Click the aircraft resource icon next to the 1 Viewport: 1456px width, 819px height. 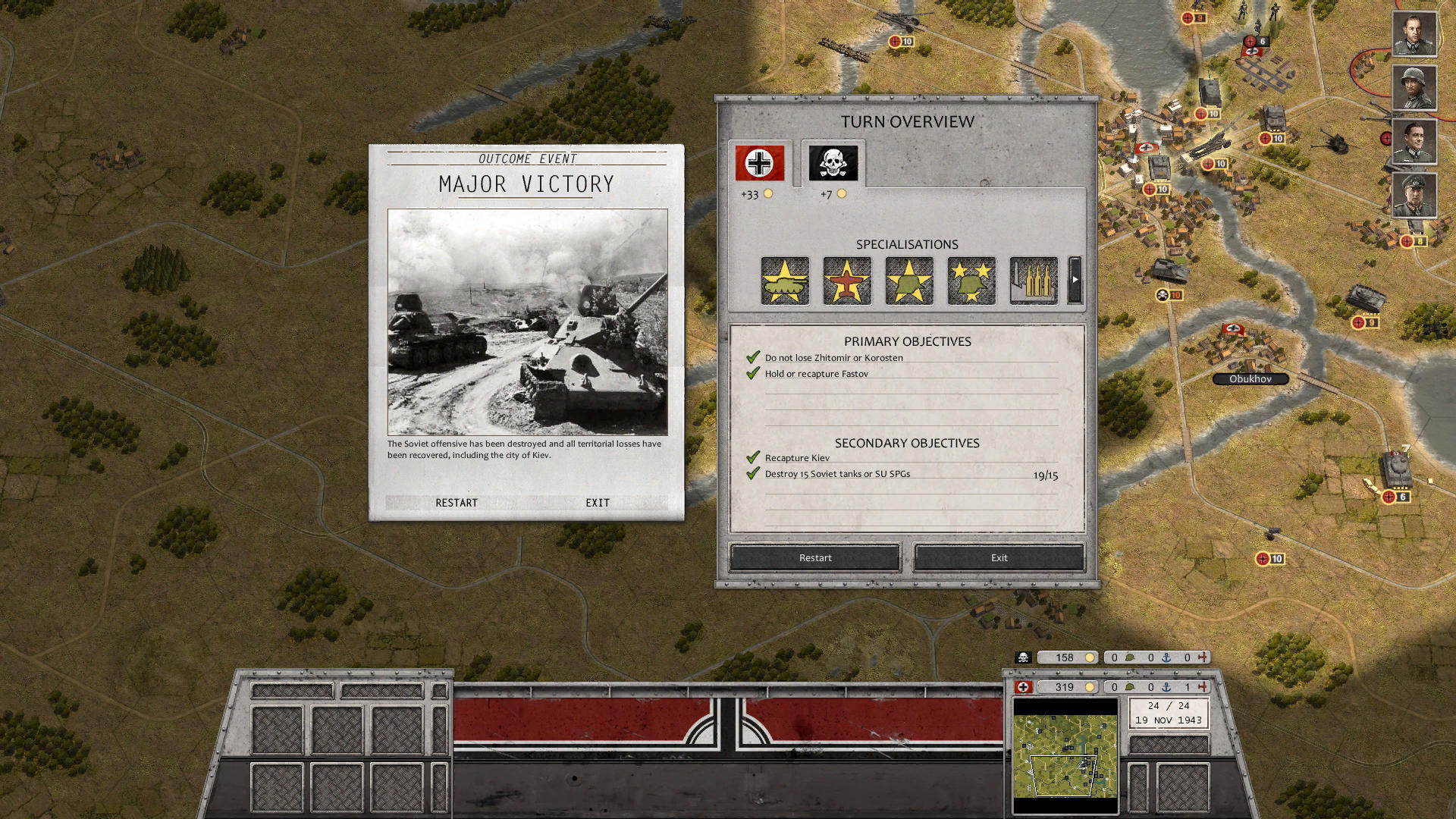tap(1201, 687)
